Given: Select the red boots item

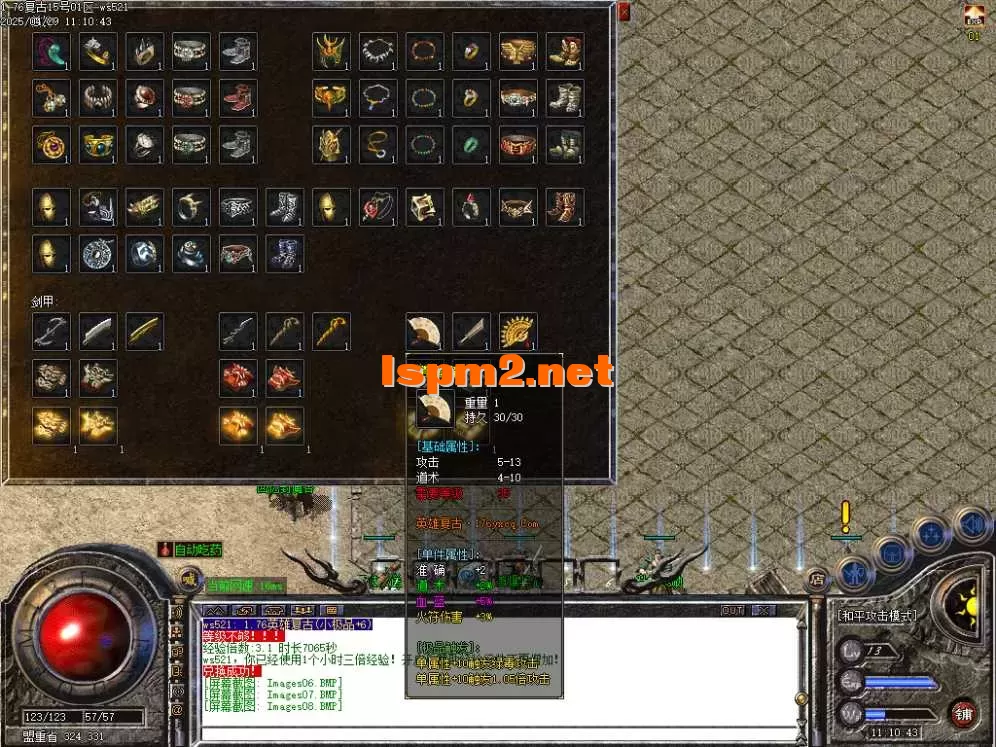Looking at the screenshot, I should pyautogui.click(x=238, y=98).
